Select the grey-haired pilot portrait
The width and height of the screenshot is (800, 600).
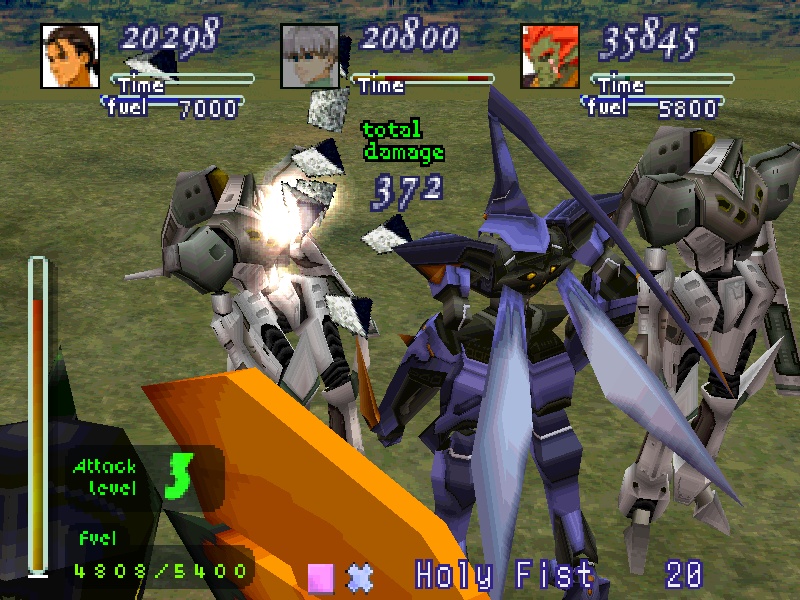tap(310, 56)
